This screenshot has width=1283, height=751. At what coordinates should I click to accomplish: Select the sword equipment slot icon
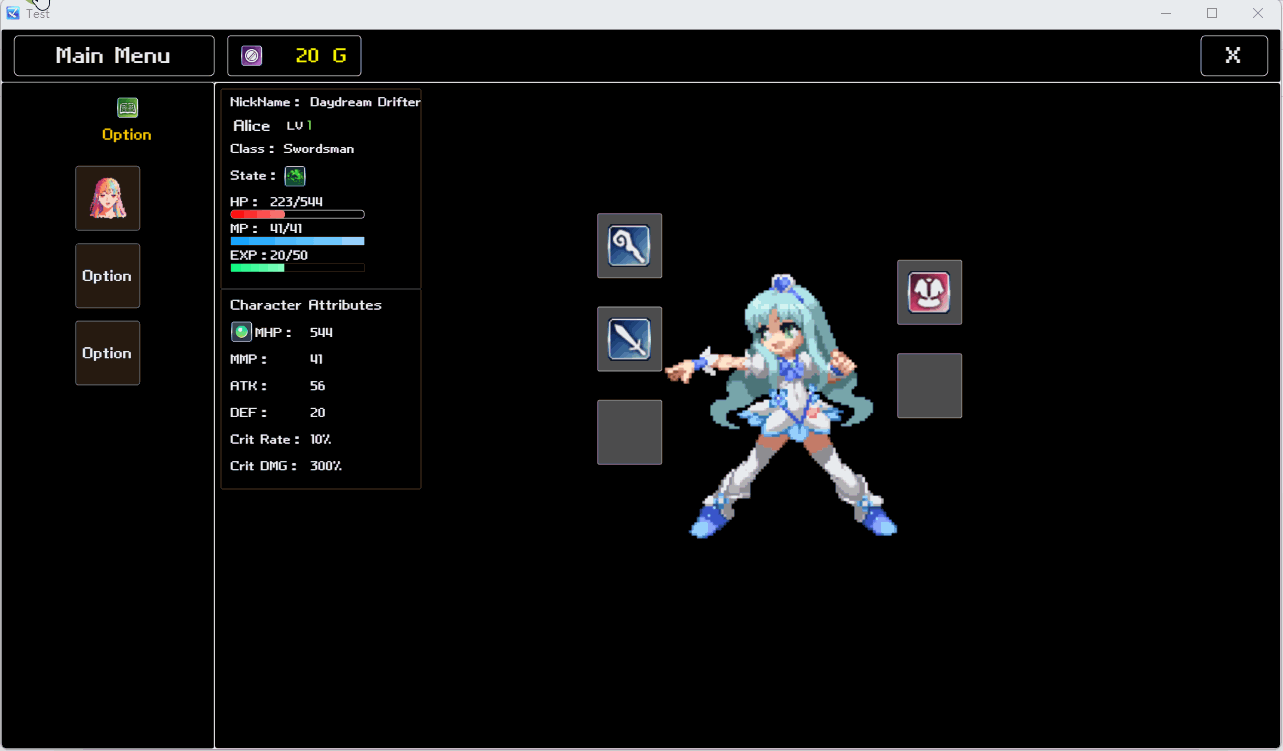629,338
